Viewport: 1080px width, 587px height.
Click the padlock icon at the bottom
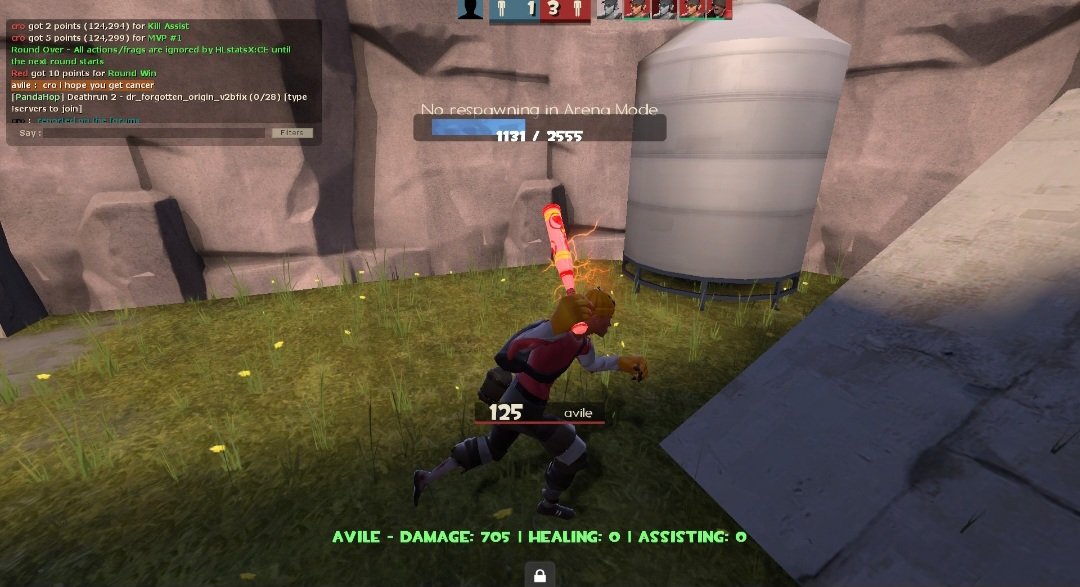tap(539, 575)
